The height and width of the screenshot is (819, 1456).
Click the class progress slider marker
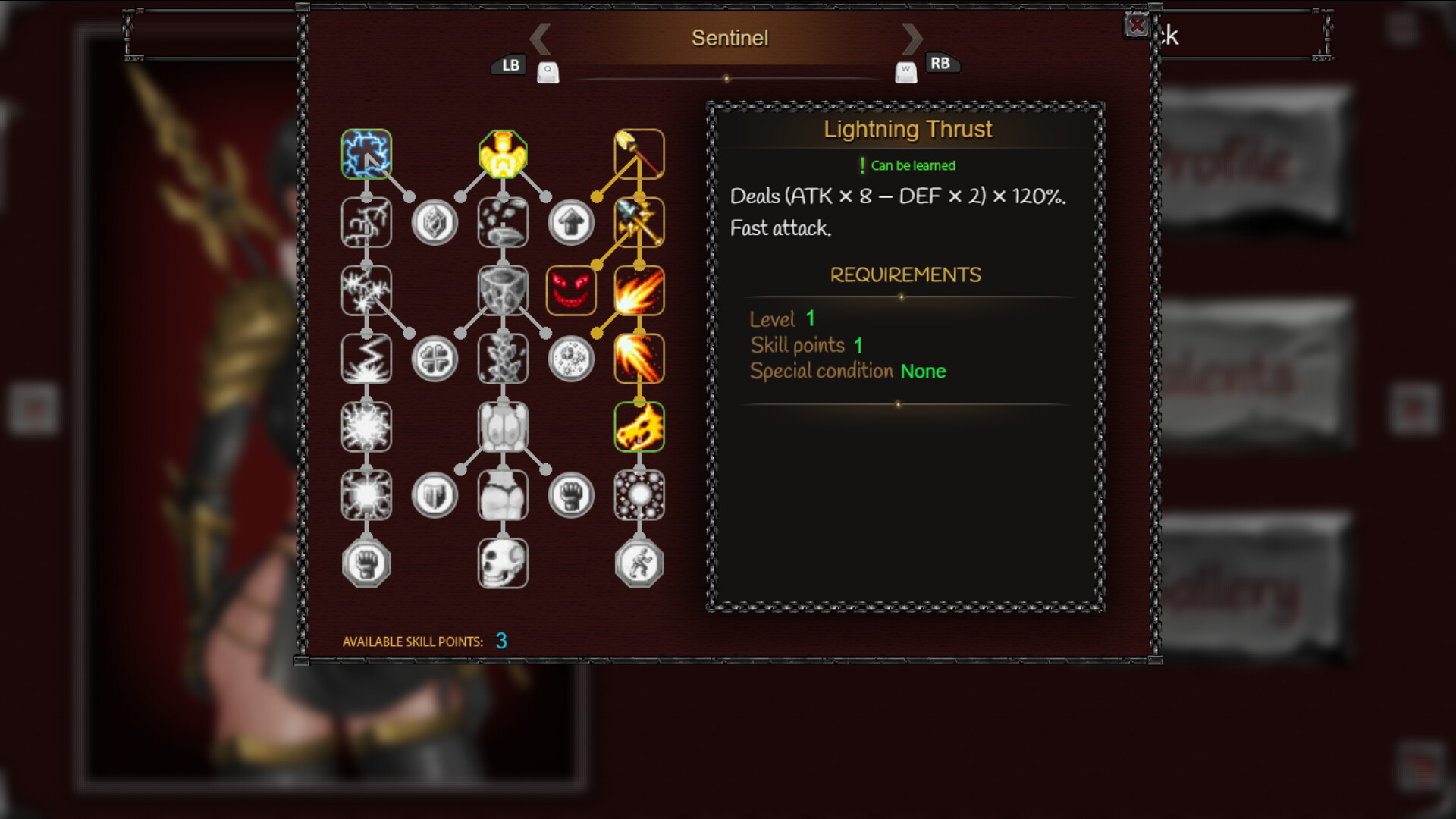[x=728, y=77]
